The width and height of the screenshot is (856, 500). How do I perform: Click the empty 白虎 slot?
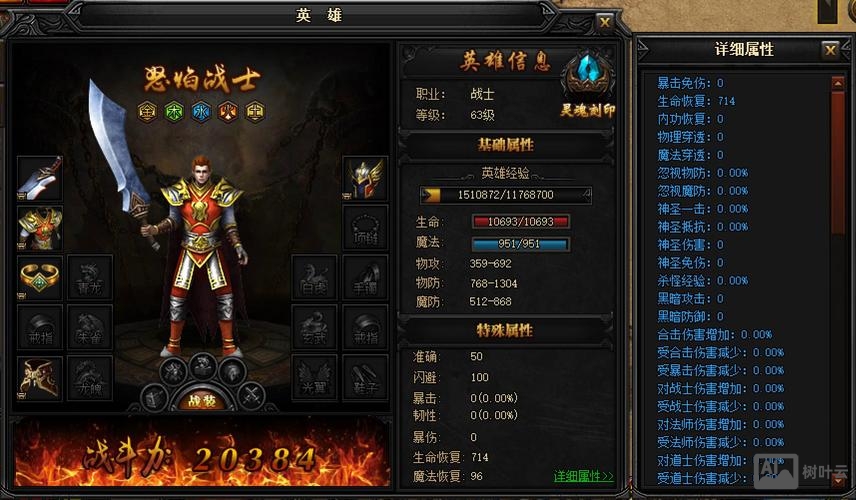click(314, 278)
